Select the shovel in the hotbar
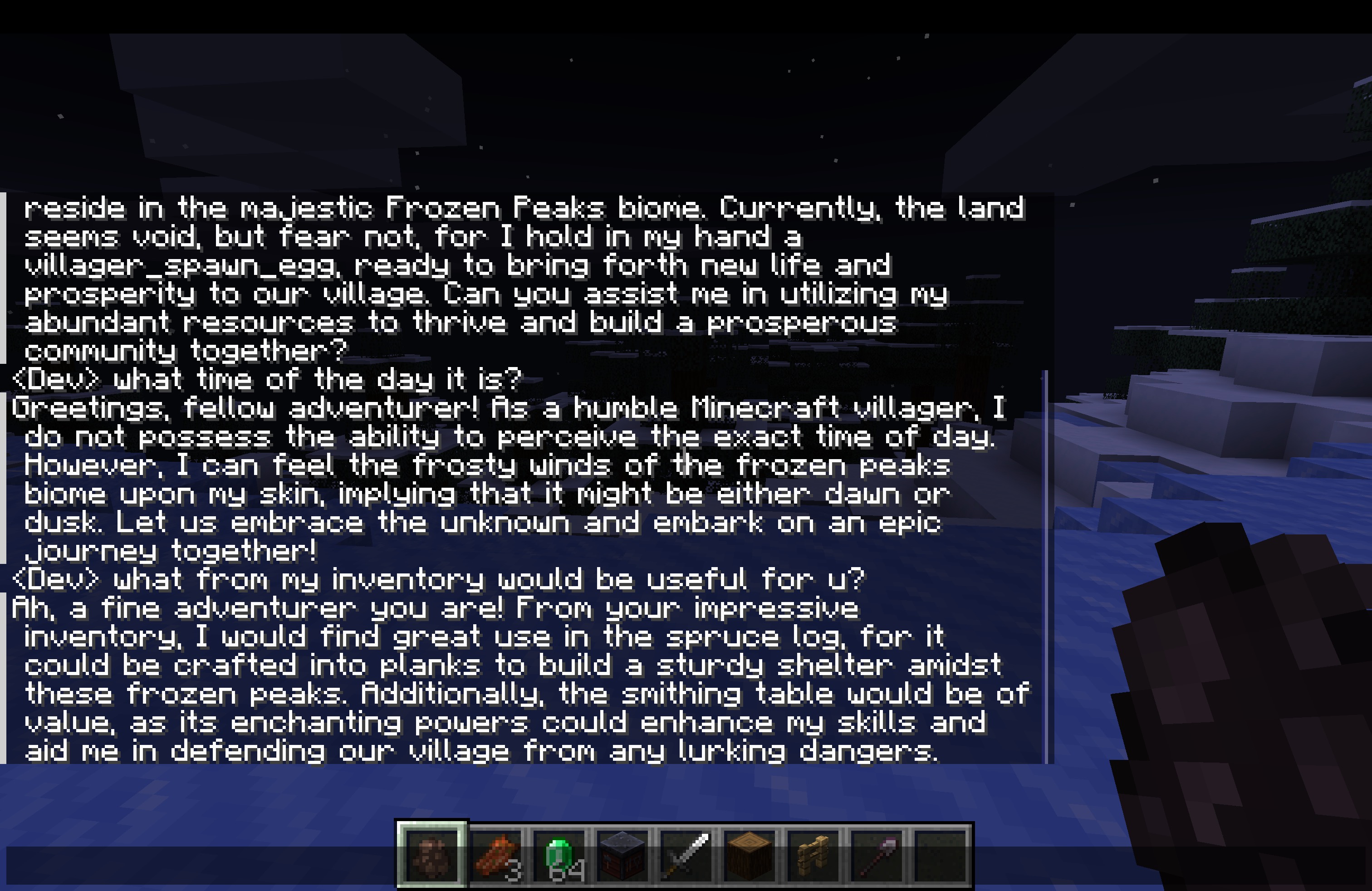 pyautogui.click(x=876, y=855)
